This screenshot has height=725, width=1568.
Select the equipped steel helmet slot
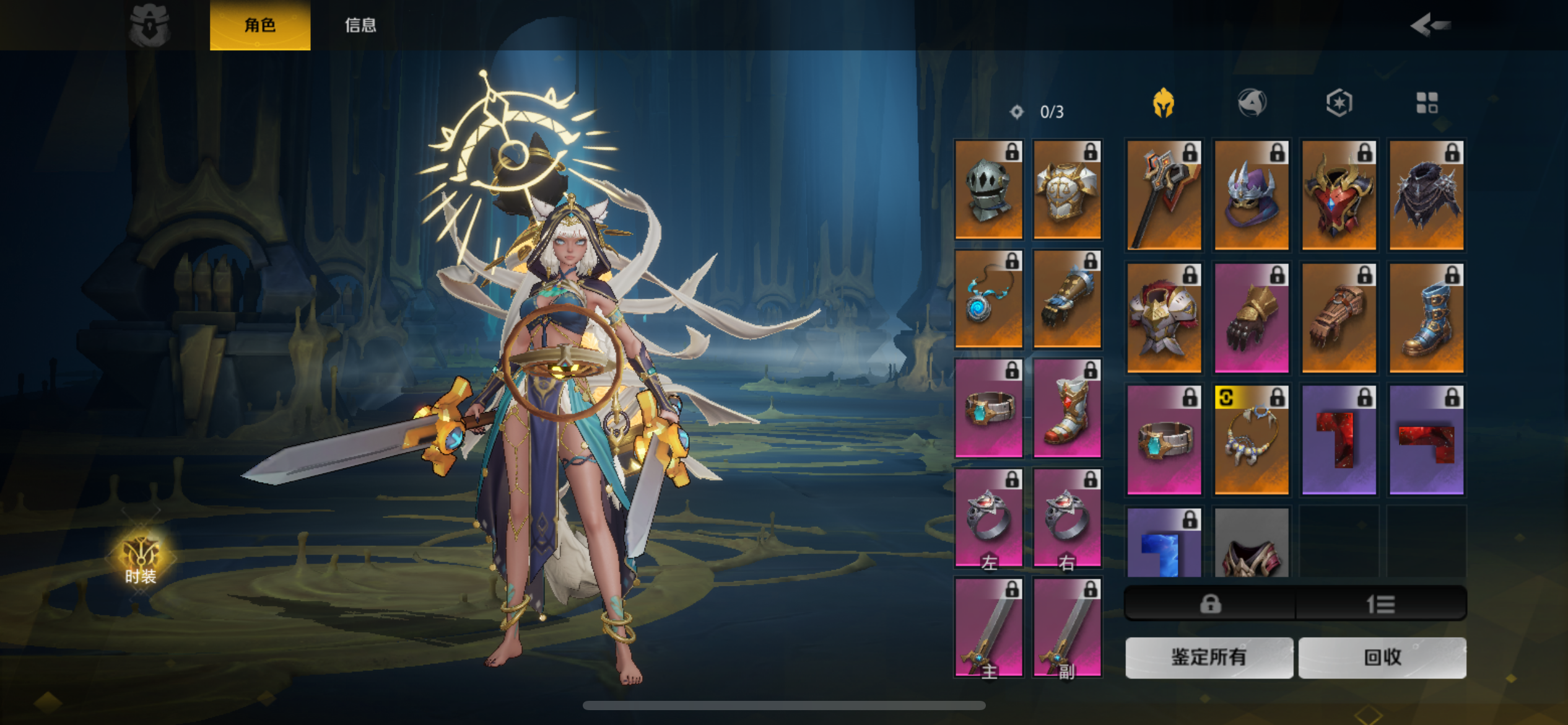click(x=988, y=190)
